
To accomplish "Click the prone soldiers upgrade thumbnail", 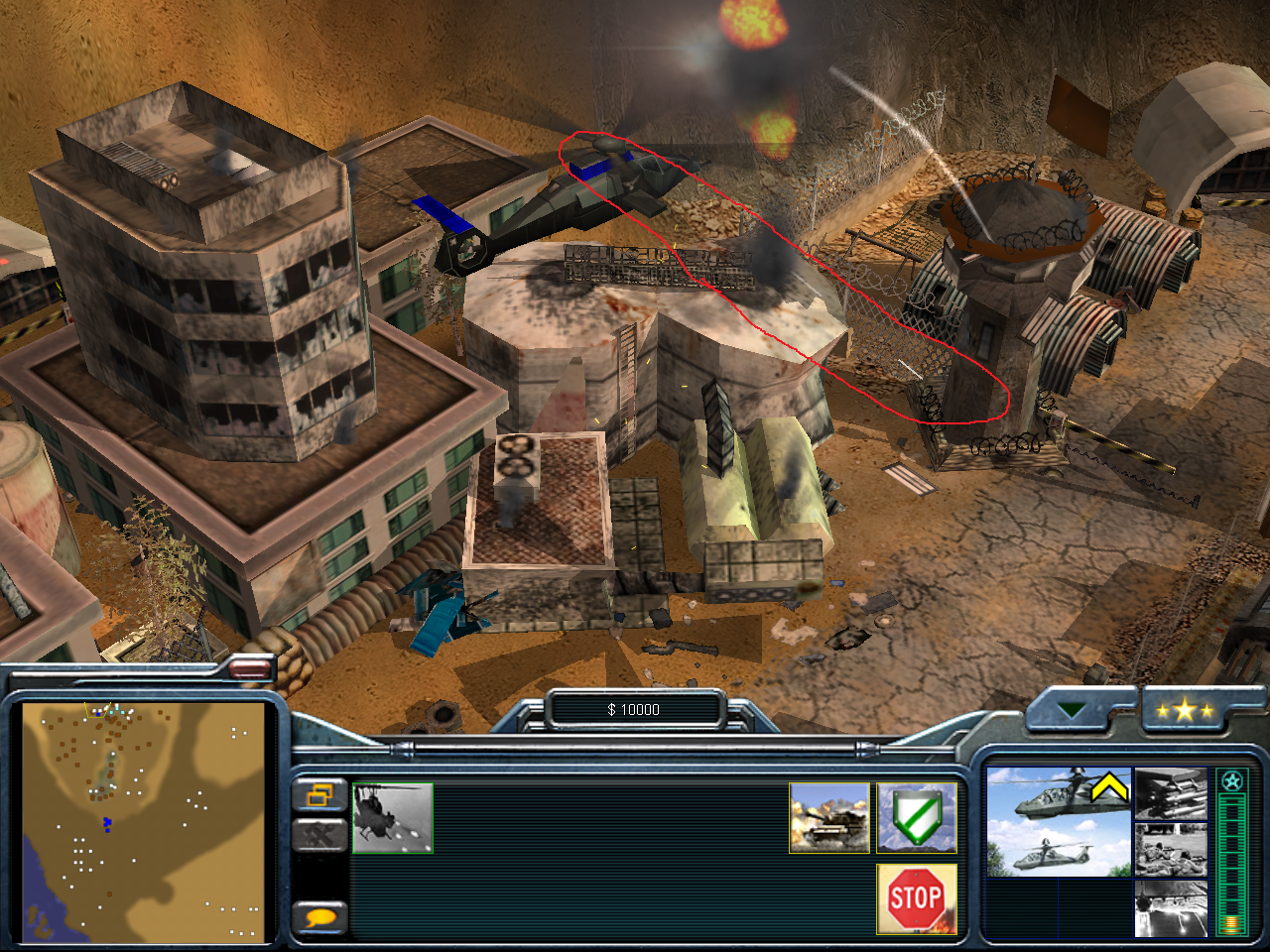I will (x=1171, y=851).
